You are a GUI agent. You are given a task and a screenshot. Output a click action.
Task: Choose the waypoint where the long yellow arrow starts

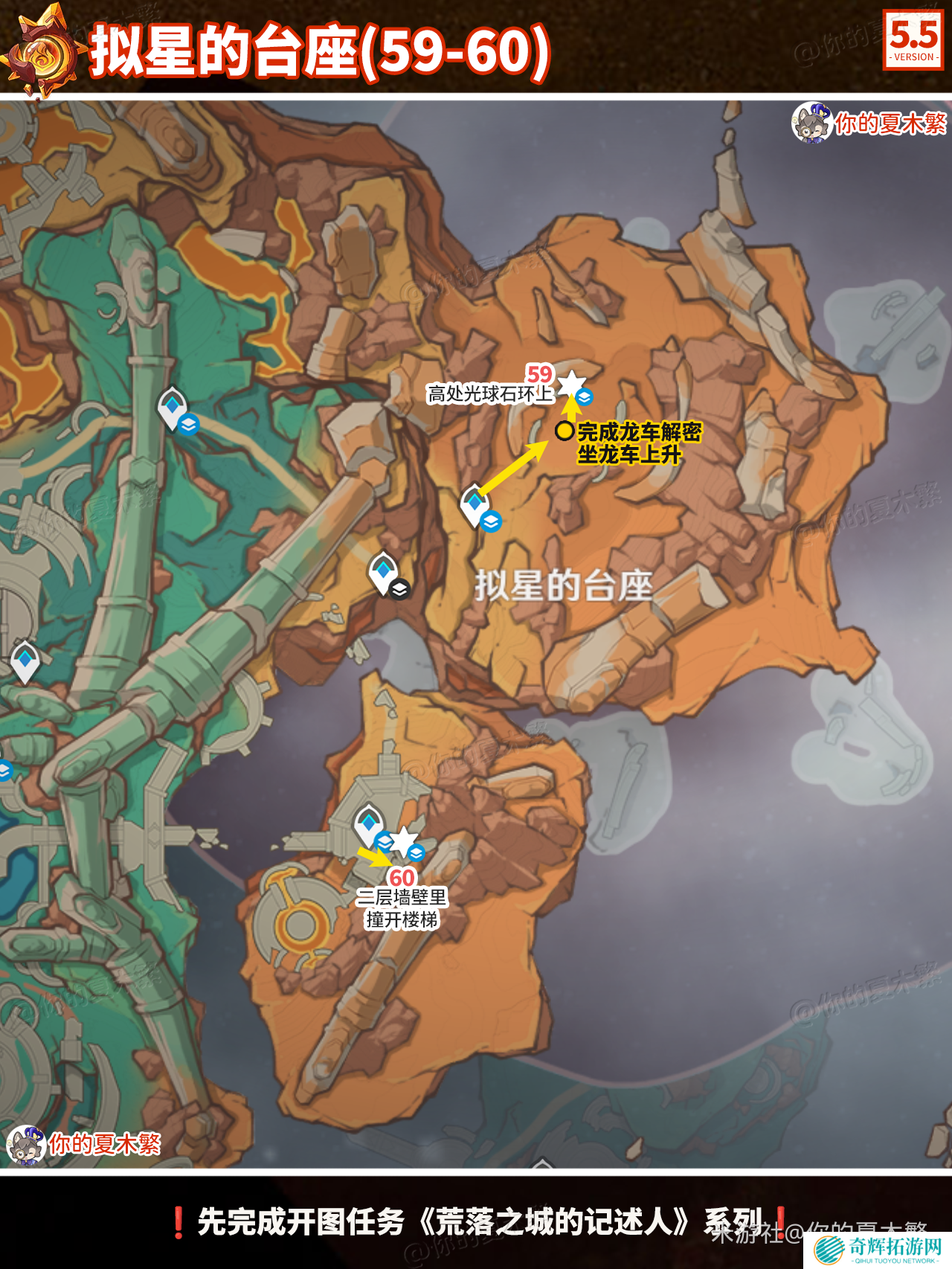pyautogui.click(x=475, y=504)
